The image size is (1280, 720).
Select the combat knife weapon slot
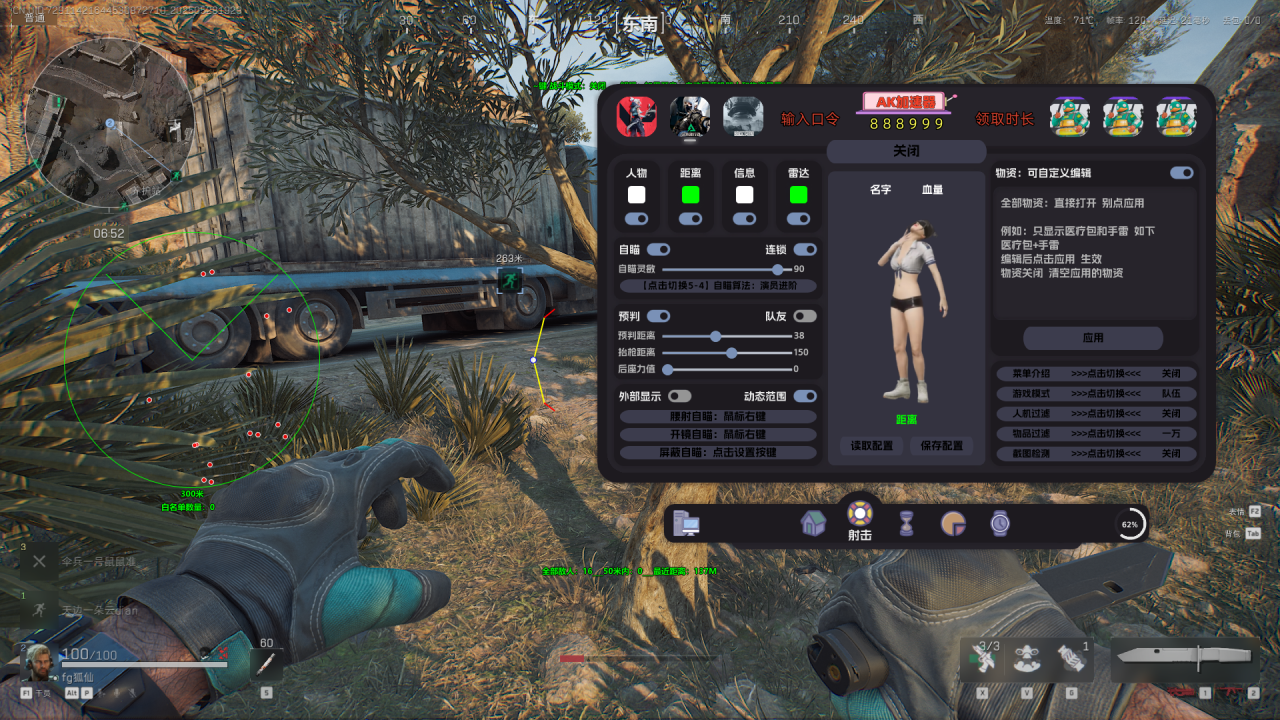[x=1184, y=656]
